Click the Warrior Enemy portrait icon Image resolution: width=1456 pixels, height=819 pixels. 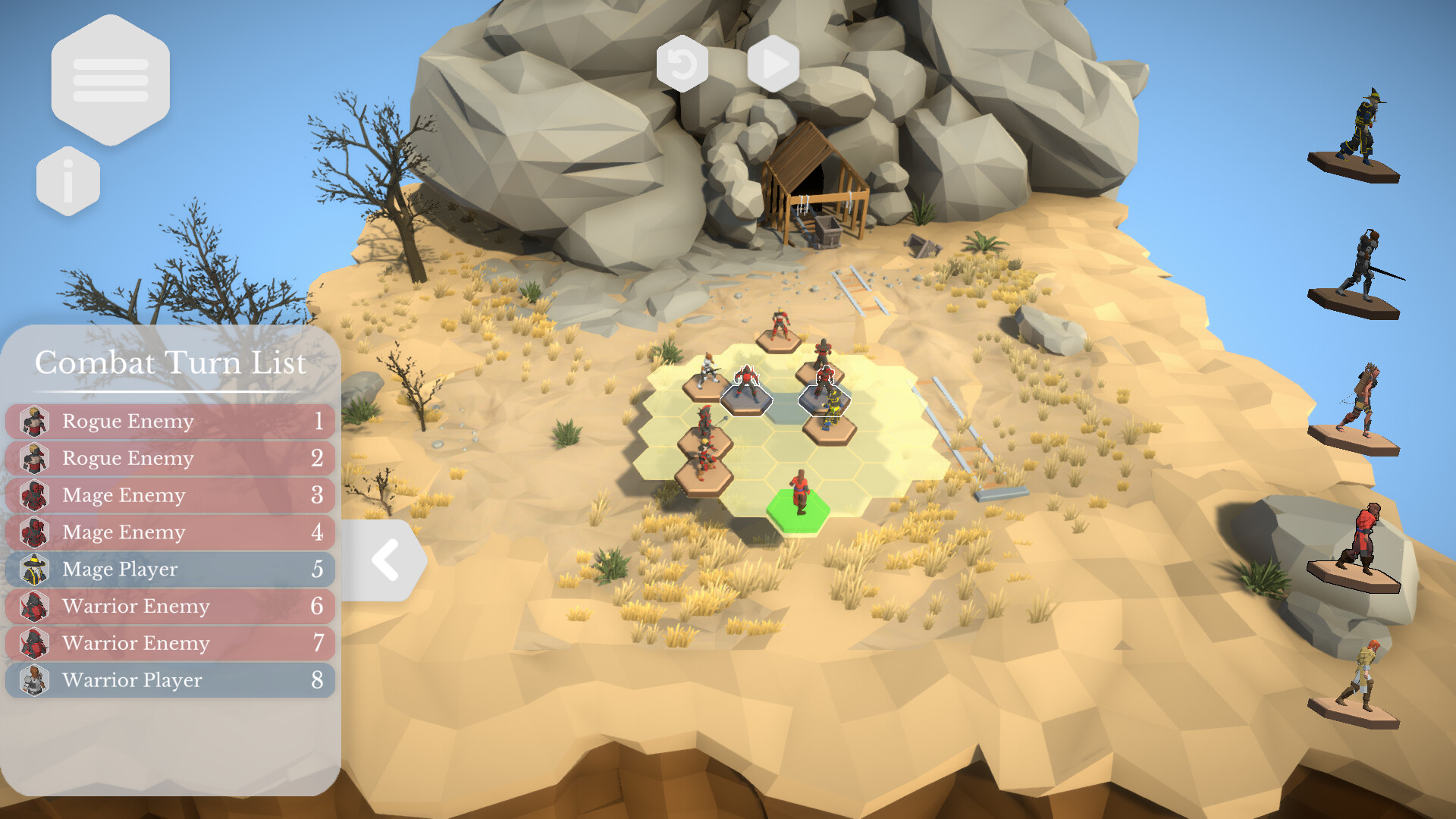pos(34,607)
